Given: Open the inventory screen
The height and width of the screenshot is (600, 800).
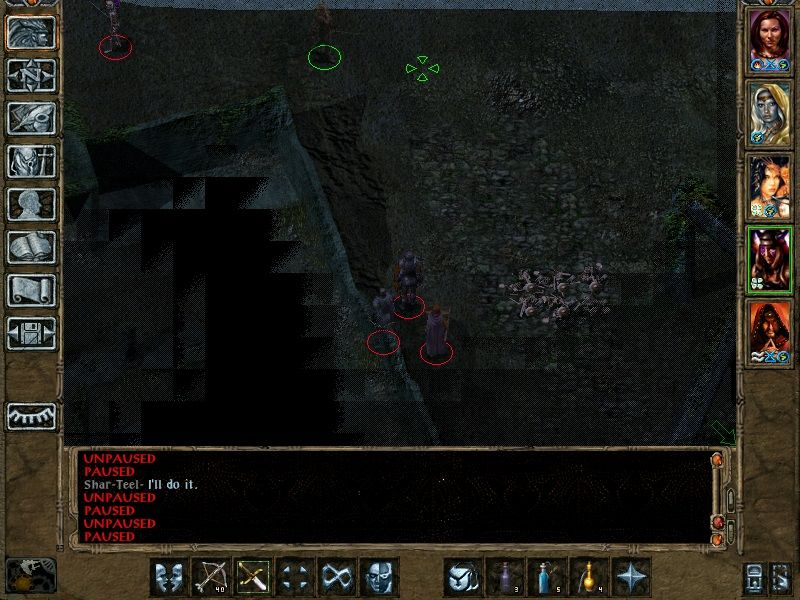Looking at the screenshot, I should pos(31,161).
